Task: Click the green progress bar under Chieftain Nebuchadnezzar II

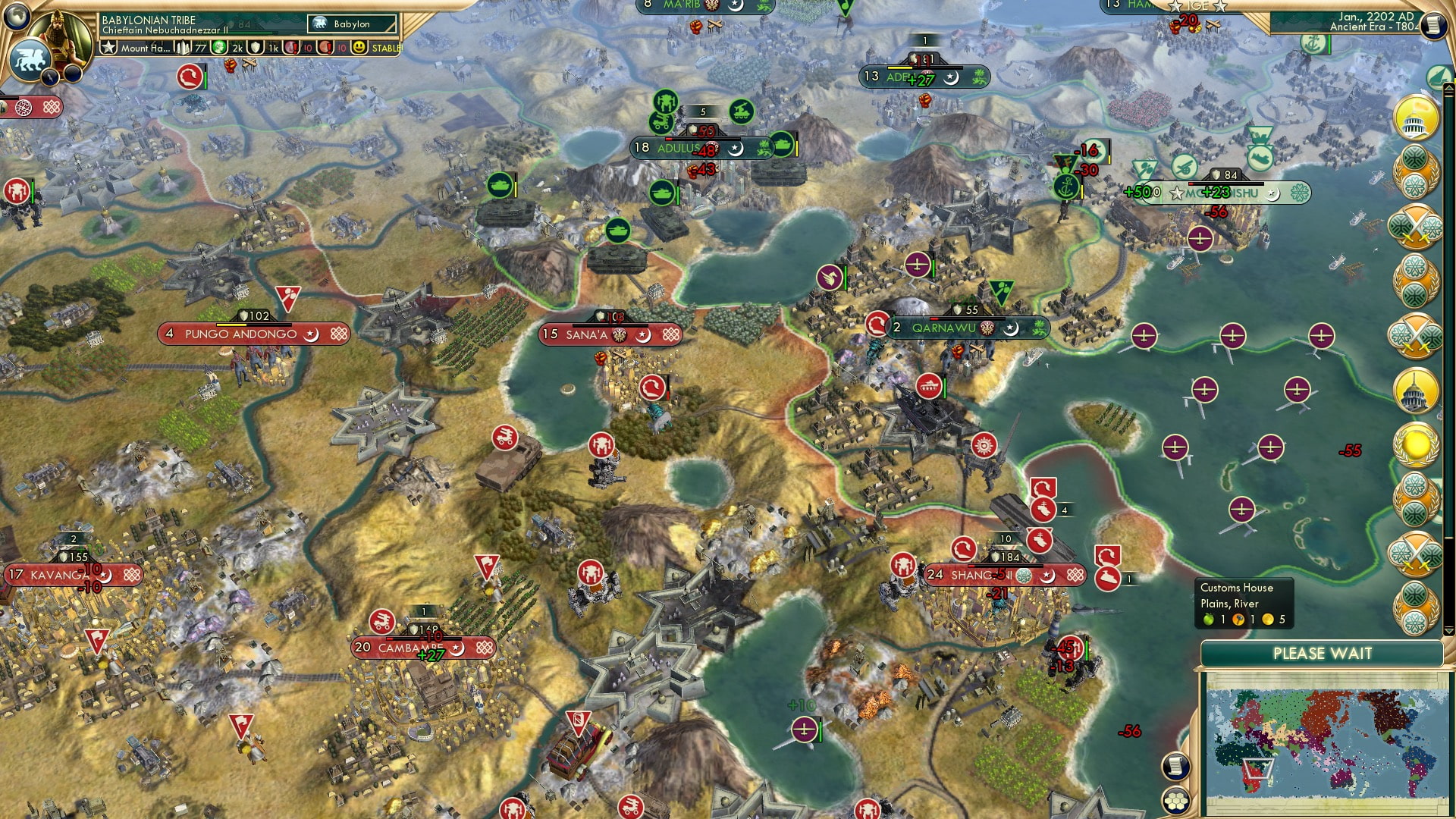Action: click(249, 32)
